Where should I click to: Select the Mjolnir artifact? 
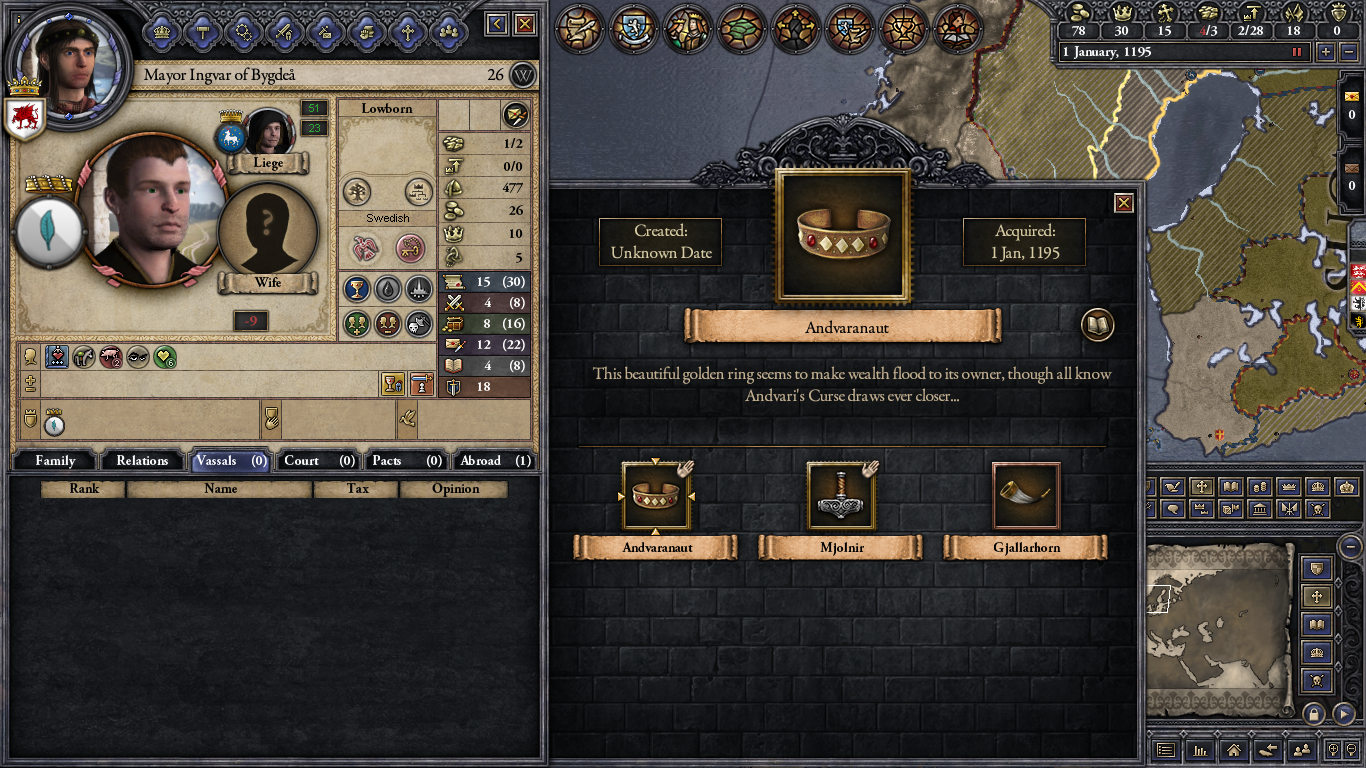click(841, 494)
